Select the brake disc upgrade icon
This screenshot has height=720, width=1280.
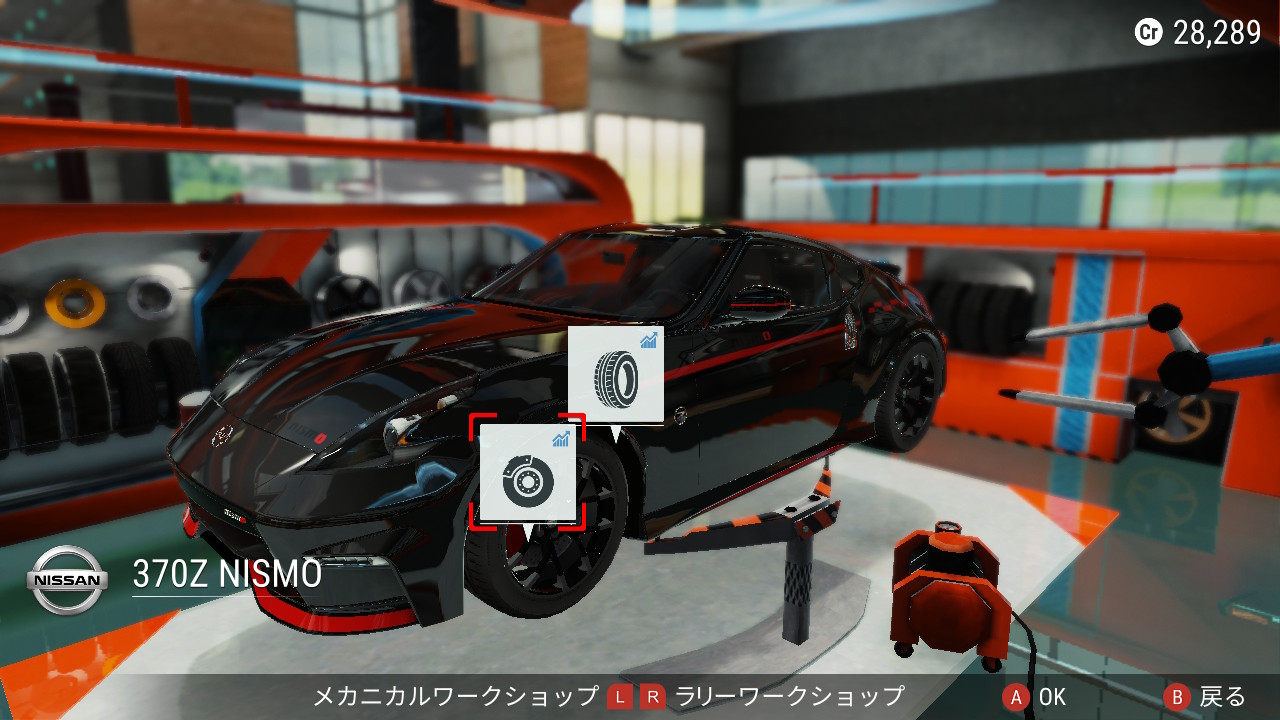click(527, 472)
